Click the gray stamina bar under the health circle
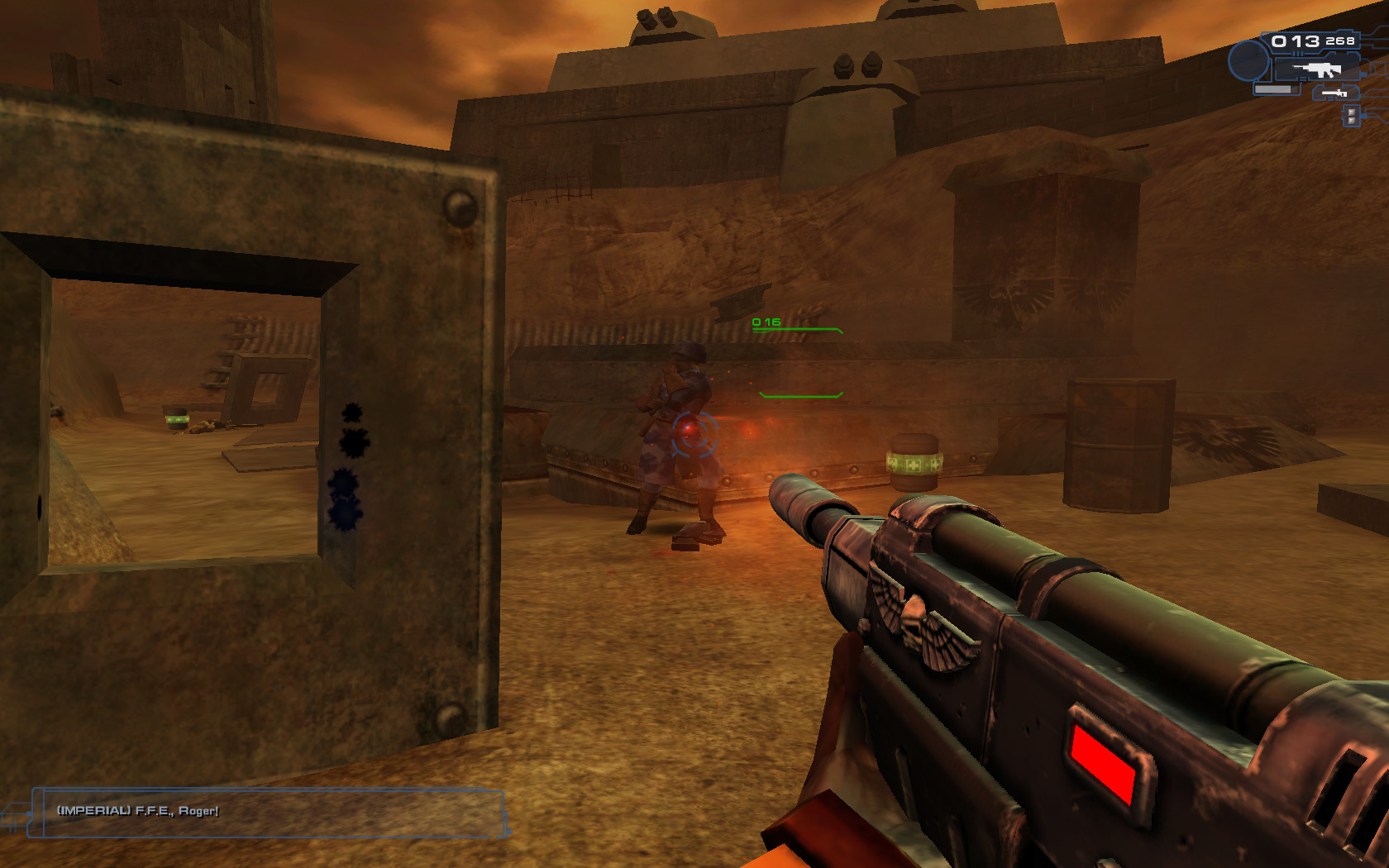 [1273, 89]
